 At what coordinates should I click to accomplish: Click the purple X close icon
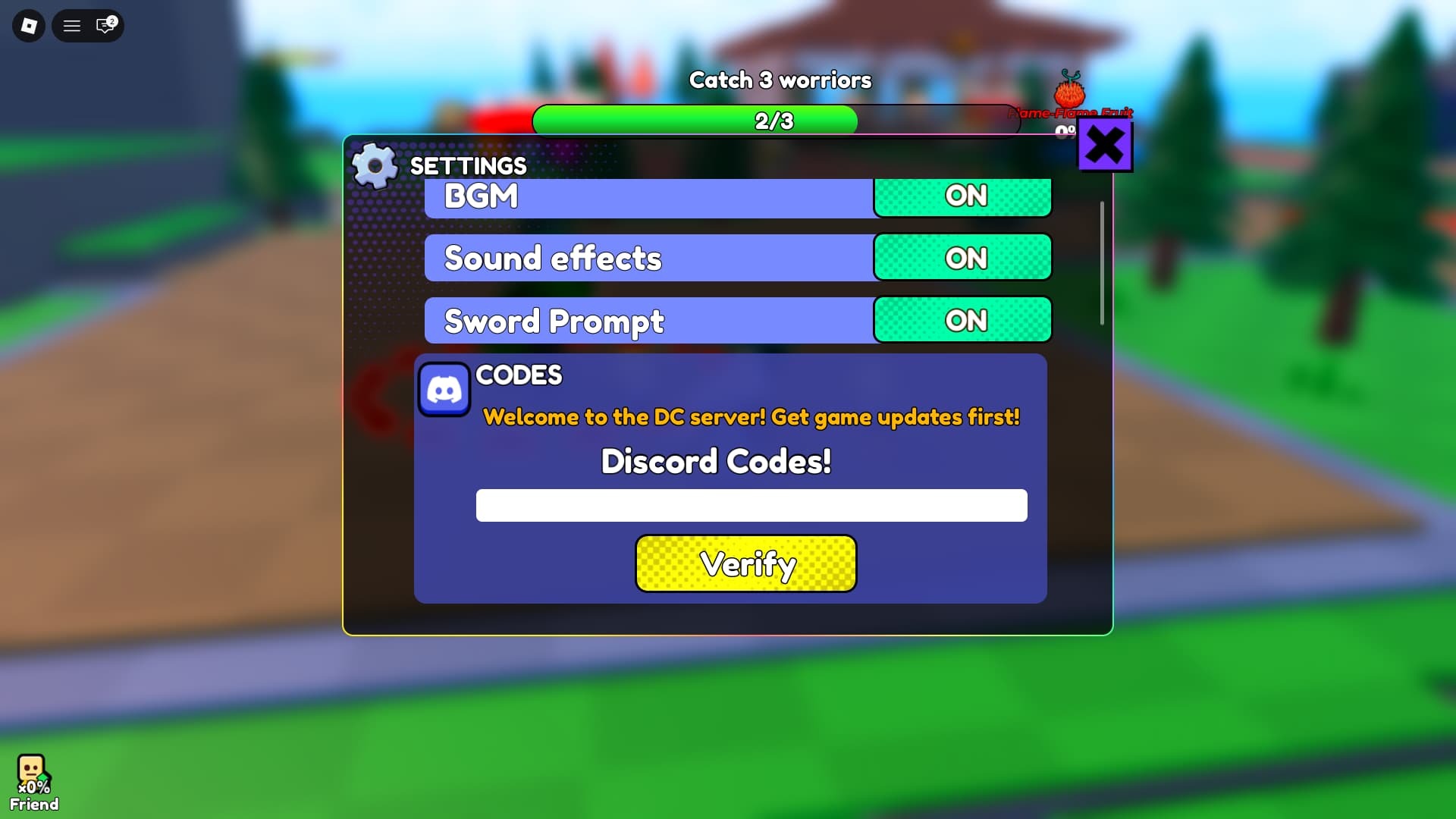coord(1105,144)
